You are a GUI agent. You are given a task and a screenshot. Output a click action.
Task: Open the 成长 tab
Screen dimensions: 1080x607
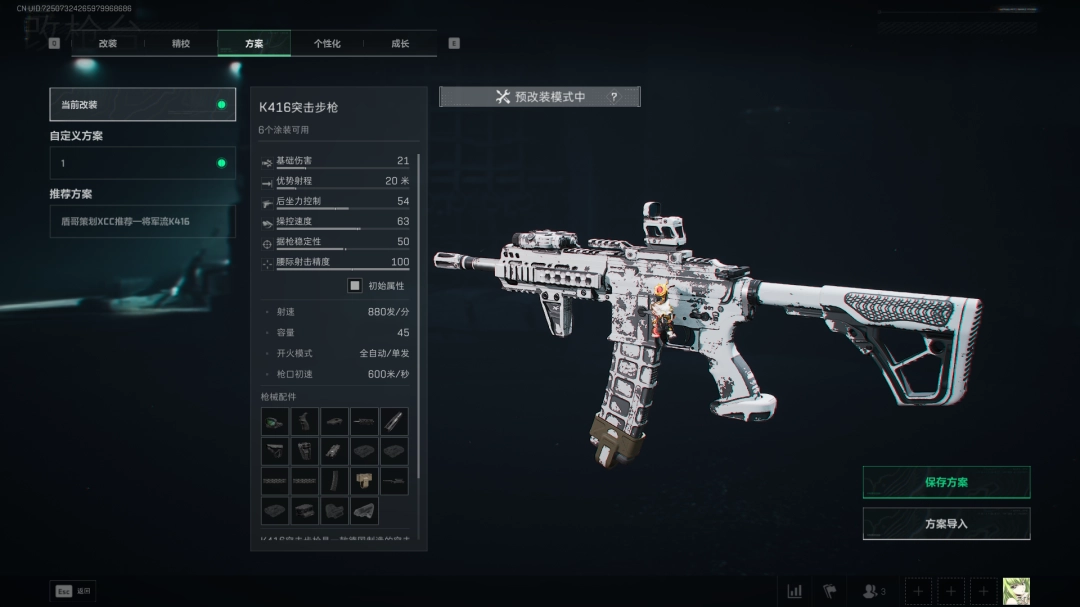point(400,43)
